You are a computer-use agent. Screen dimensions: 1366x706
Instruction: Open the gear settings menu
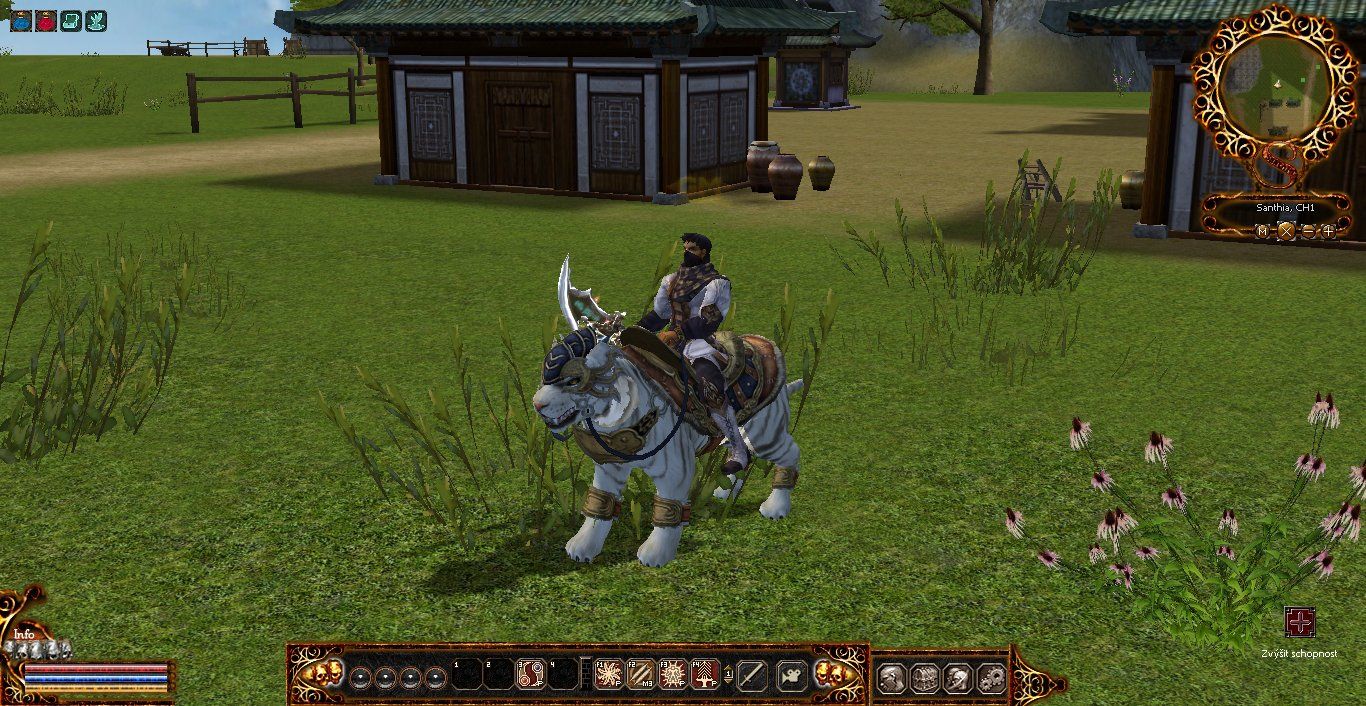(x=991, y=679)
